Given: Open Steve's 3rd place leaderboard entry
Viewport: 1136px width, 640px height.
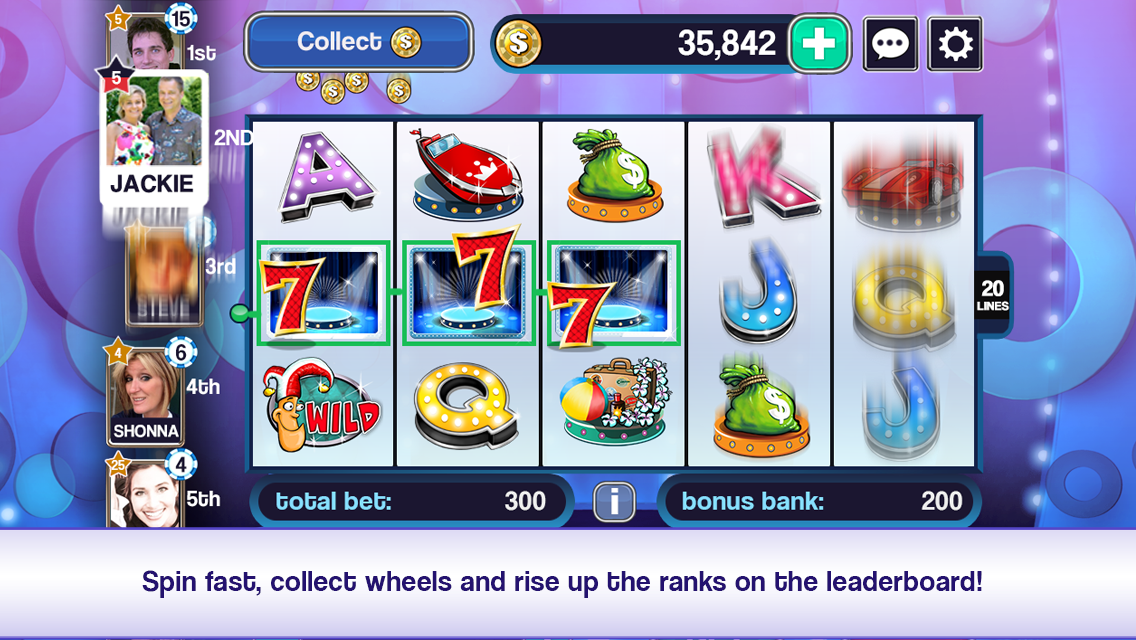Looking at the screenshot, I should pyautogui.click(x=160, y=273).
